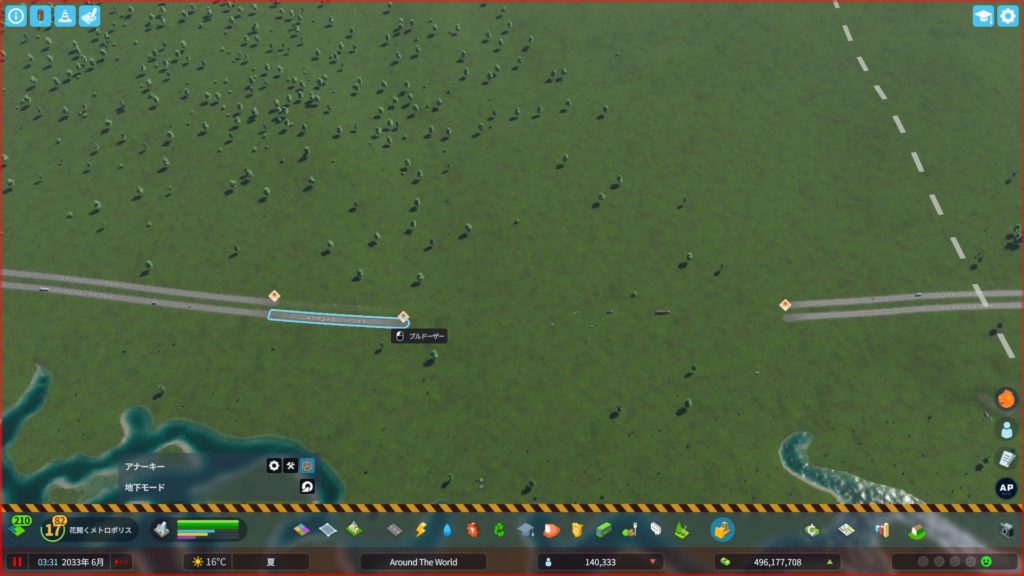Click the Anarchy row gear settings icon
1024x576 pixels.
click(273, 466)
